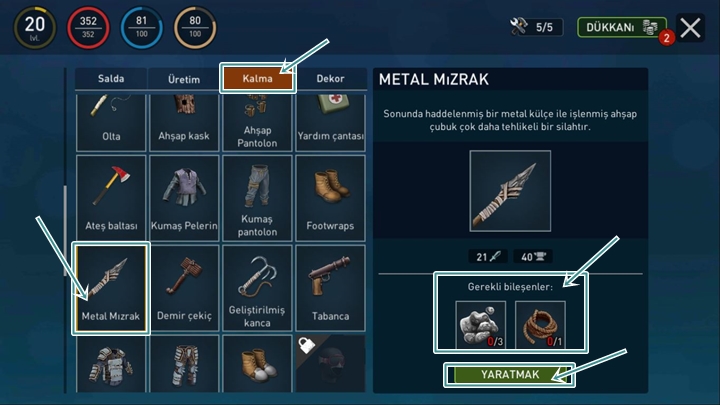Viewport: 720px width, 405px height.
Task: Choose the Olta recipe
Action: [x=111, y=120]
